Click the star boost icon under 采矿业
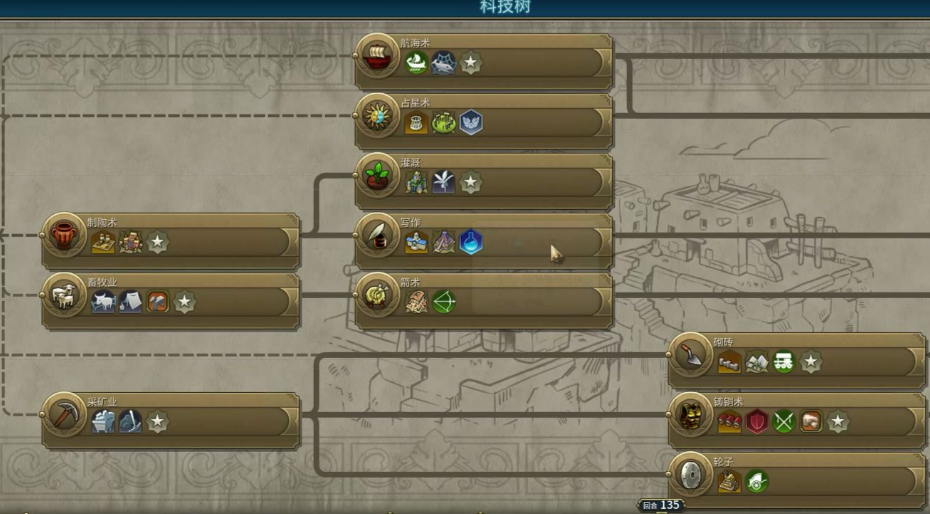The height and width of the screenshot is (514, 930). click(x=158, y=422)
